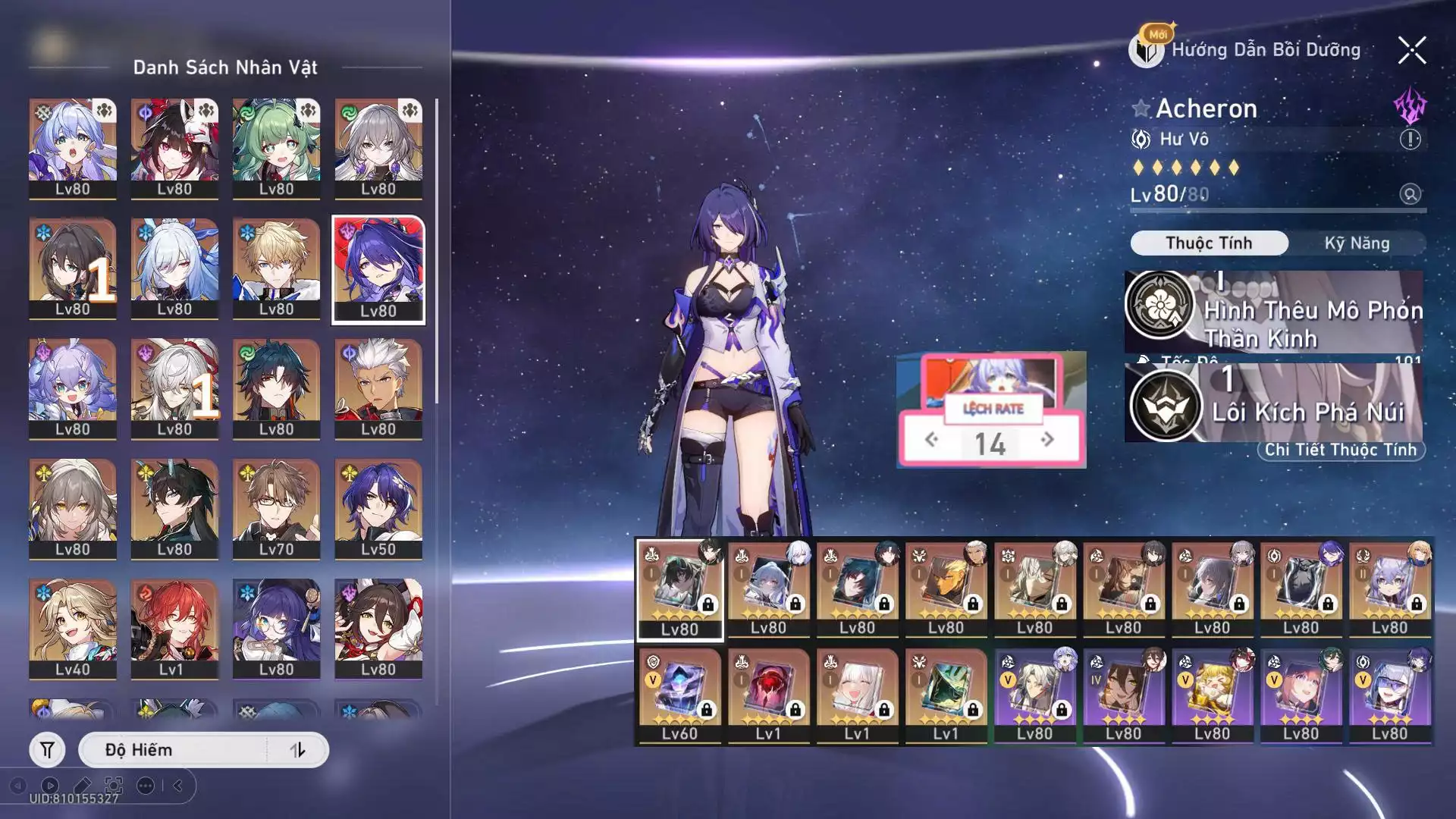Select the Thuộc Tính tab
Viewport: 1456px width, 819px height.
[1209, 243]
